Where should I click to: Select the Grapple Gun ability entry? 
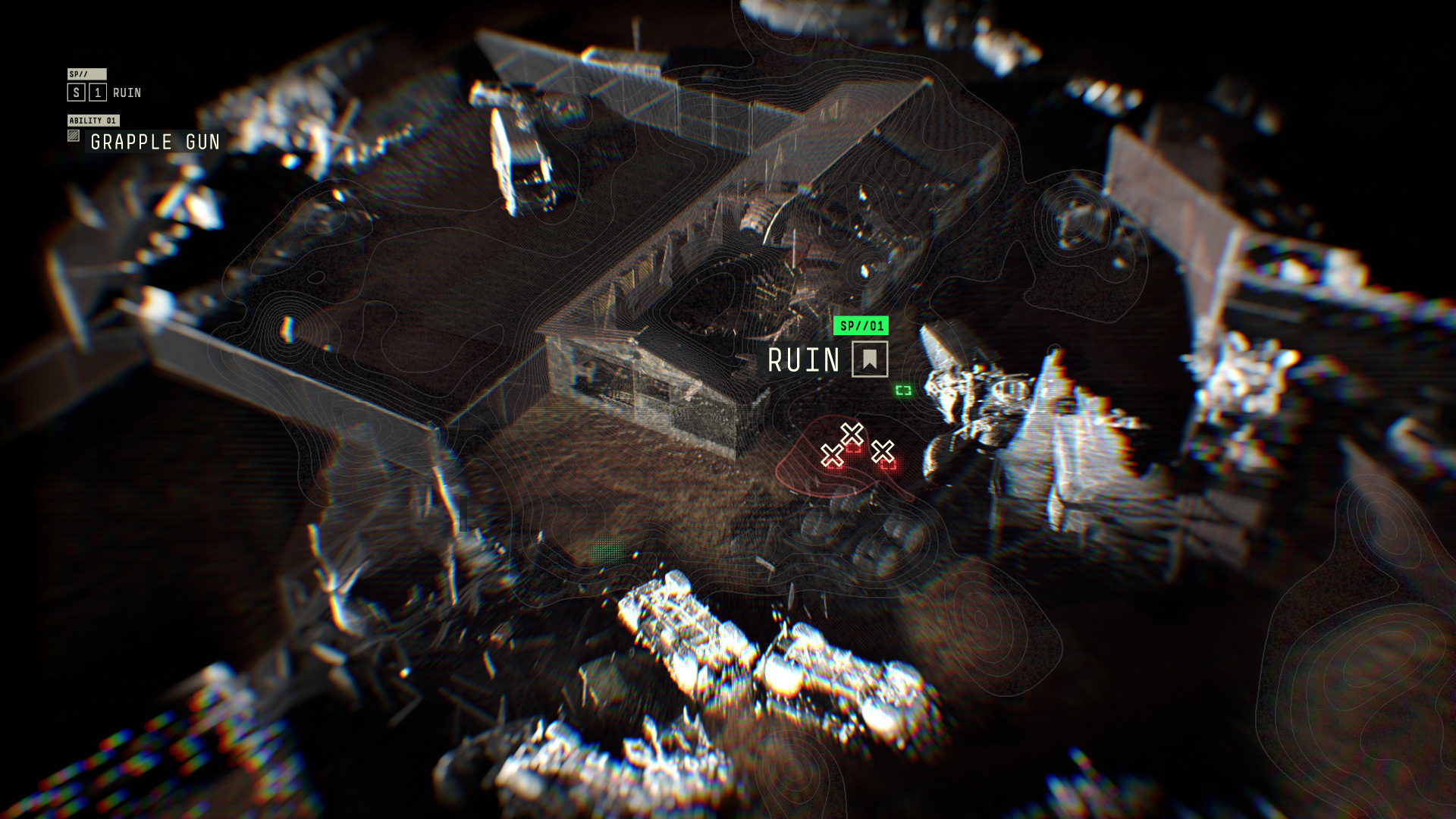tap(155, 142)
